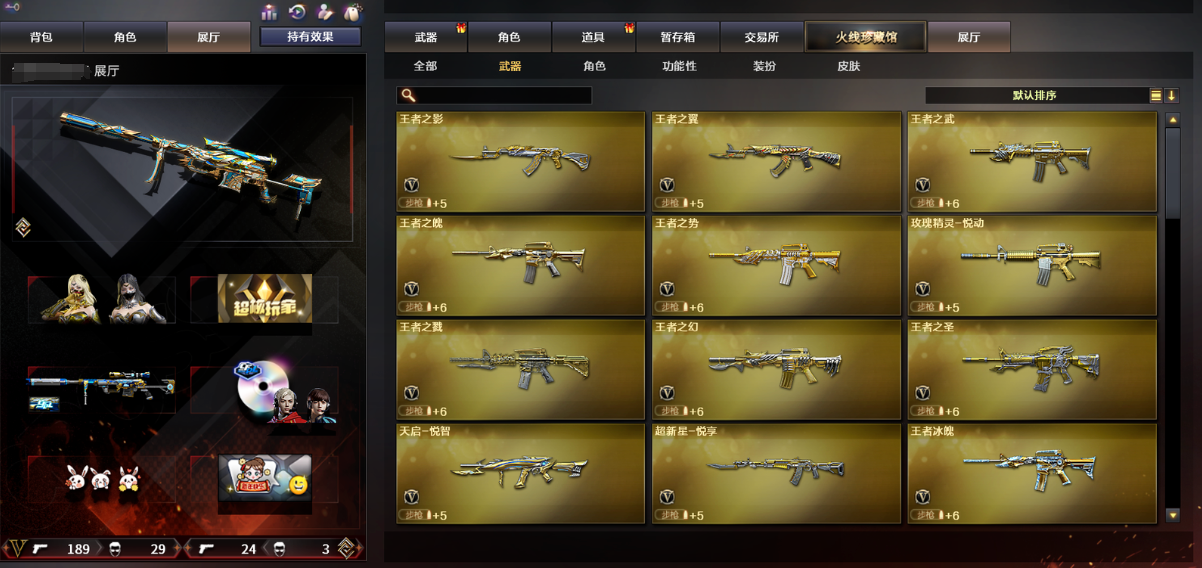Go to the 交易所 tab

point(761,37)
